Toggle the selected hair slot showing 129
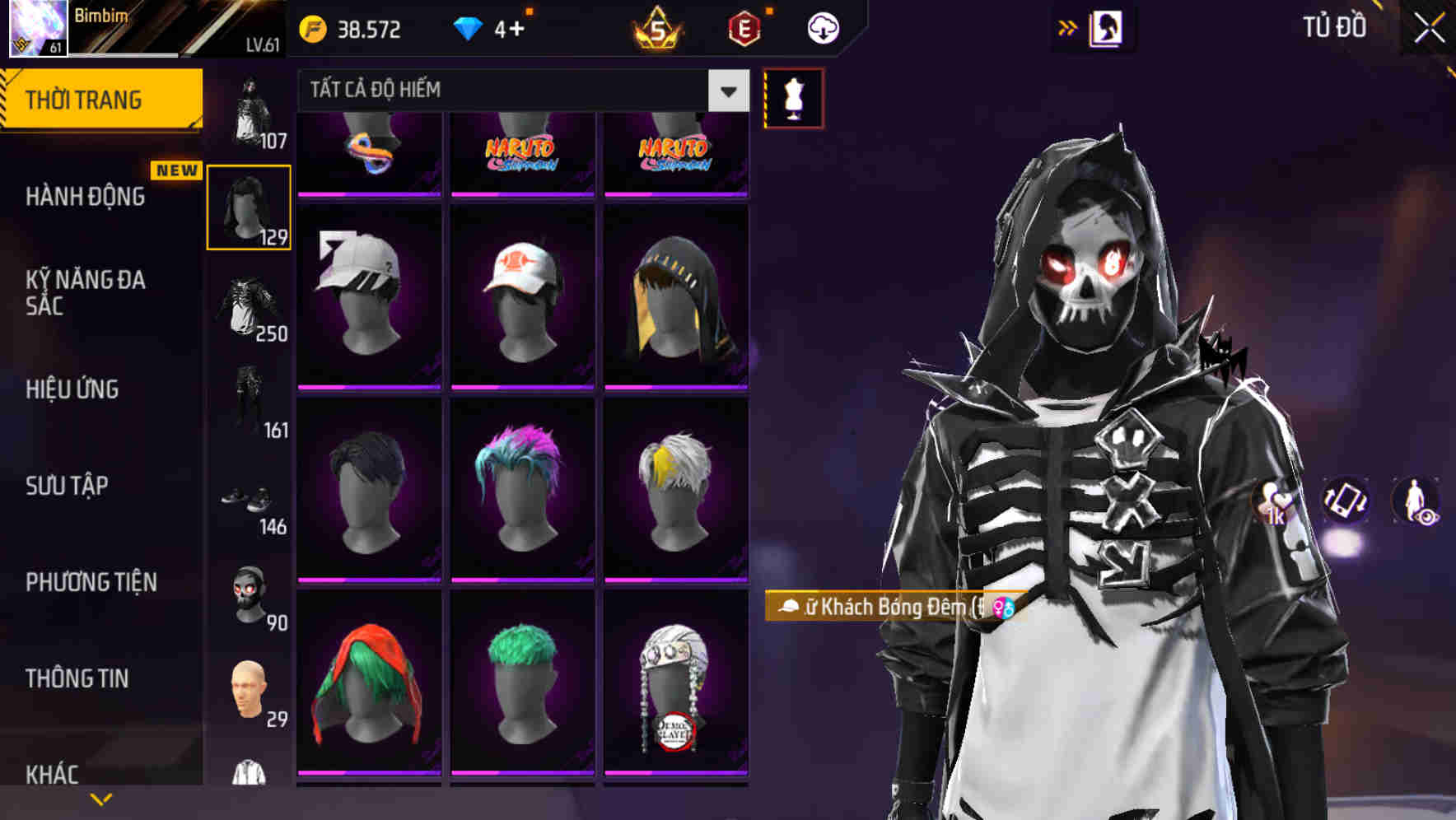Image resolution: width=1456 pixels, height=820 pixels. [x=248, y=206]
